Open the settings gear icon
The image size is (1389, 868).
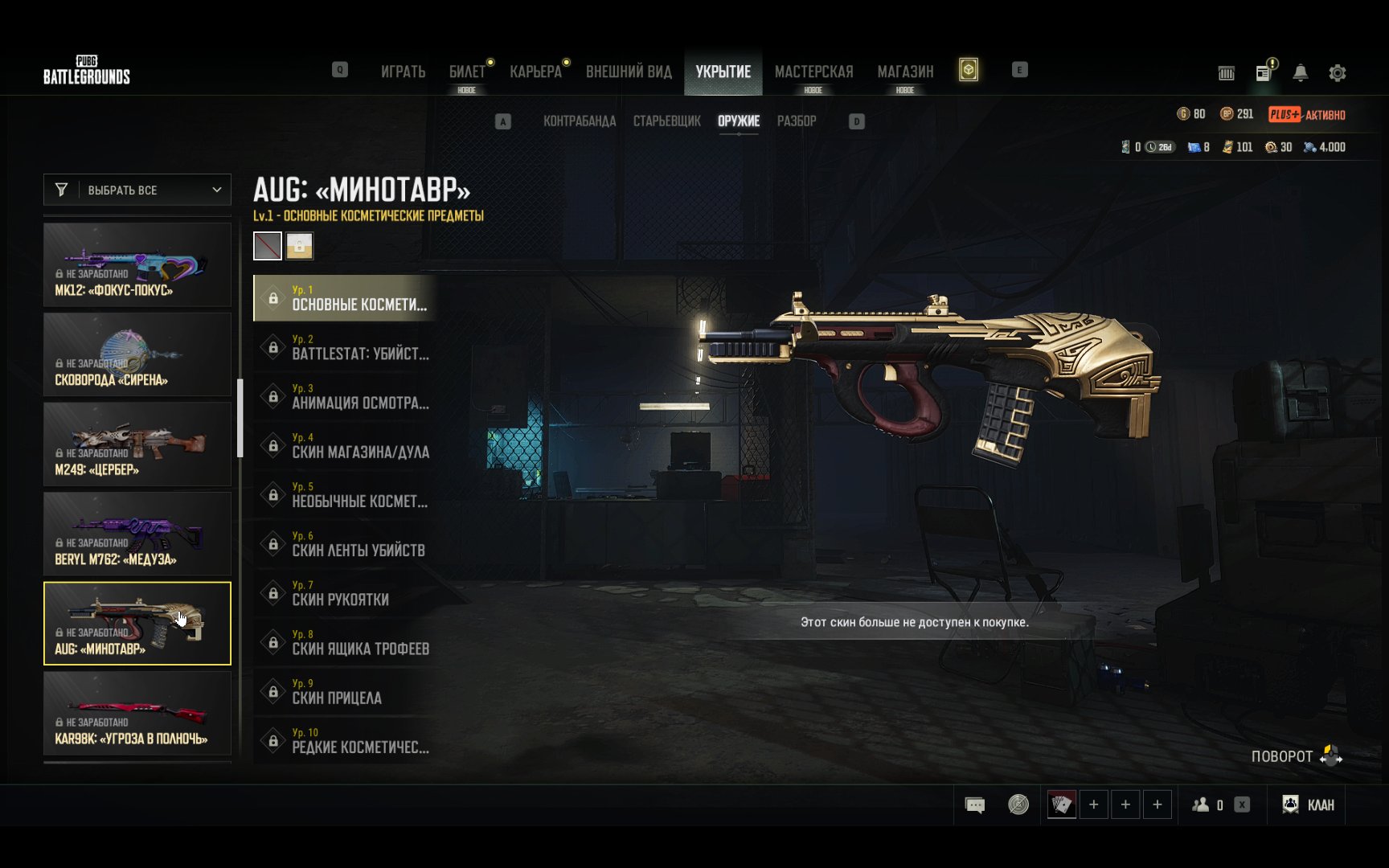pyautogui.click(x=1337, y=73)
